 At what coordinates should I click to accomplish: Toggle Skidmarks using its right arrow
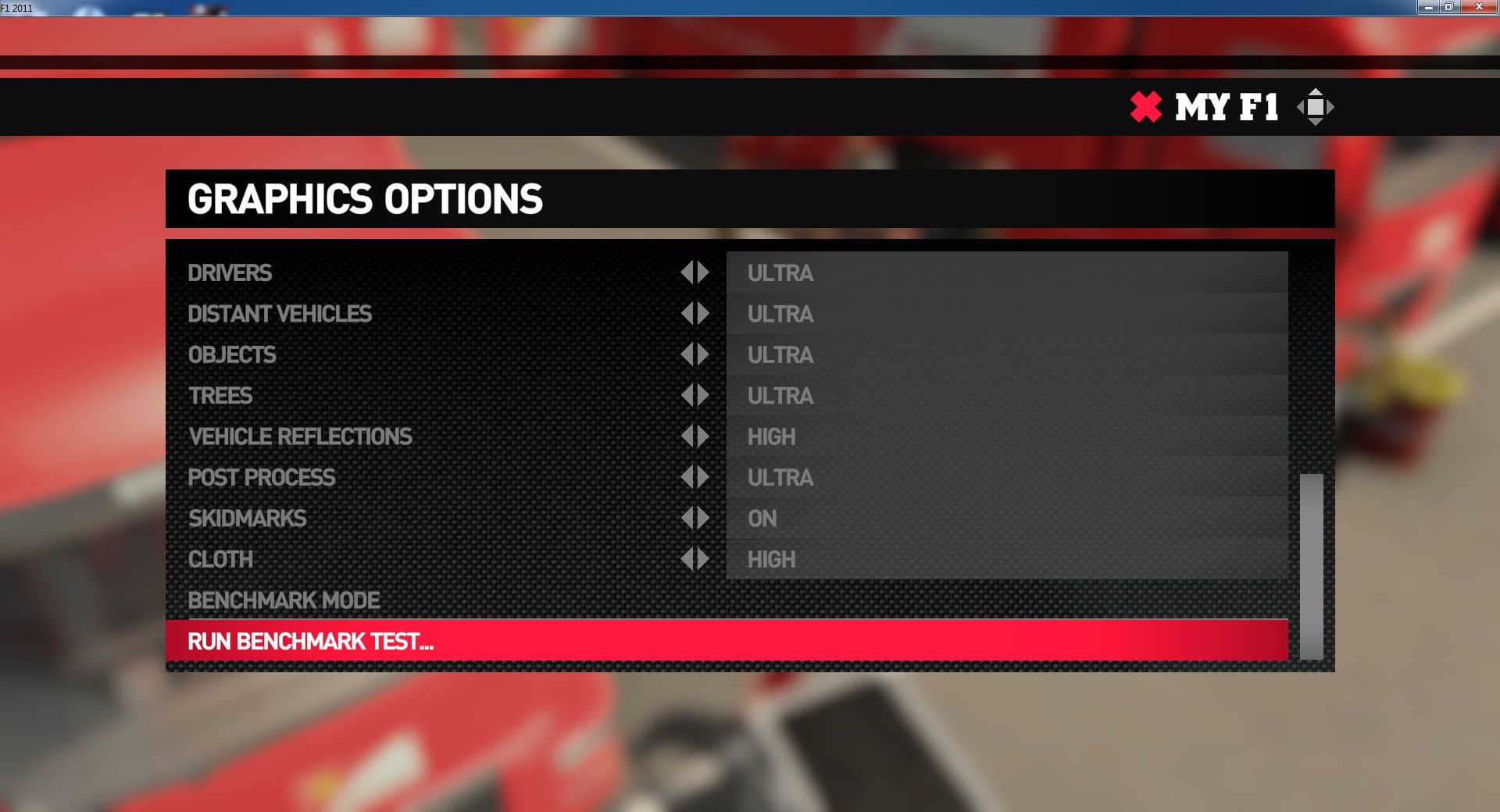click(x=703, y=518)
